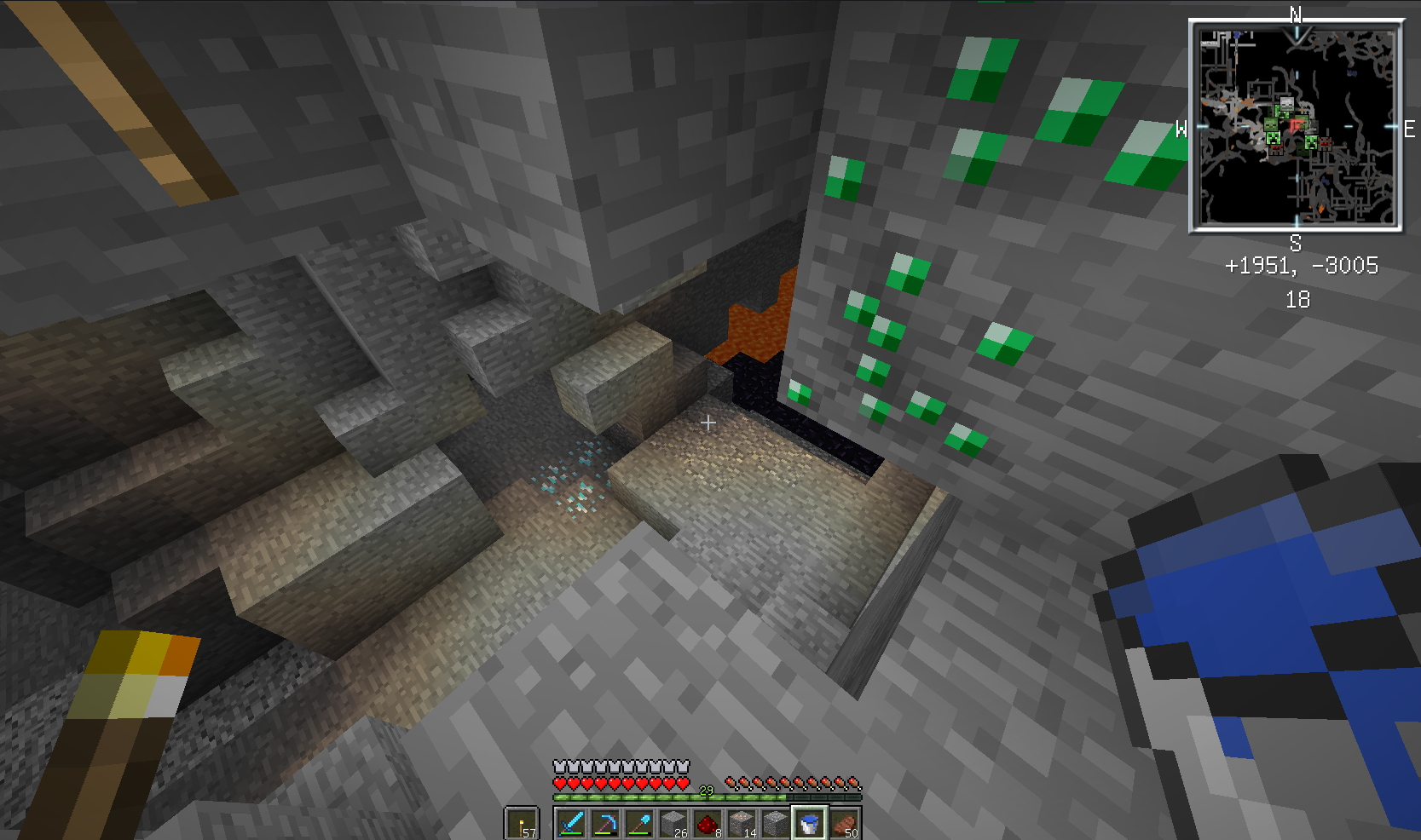Select the off-hand torch slot

pyautogui.click(x=522, y=824)
